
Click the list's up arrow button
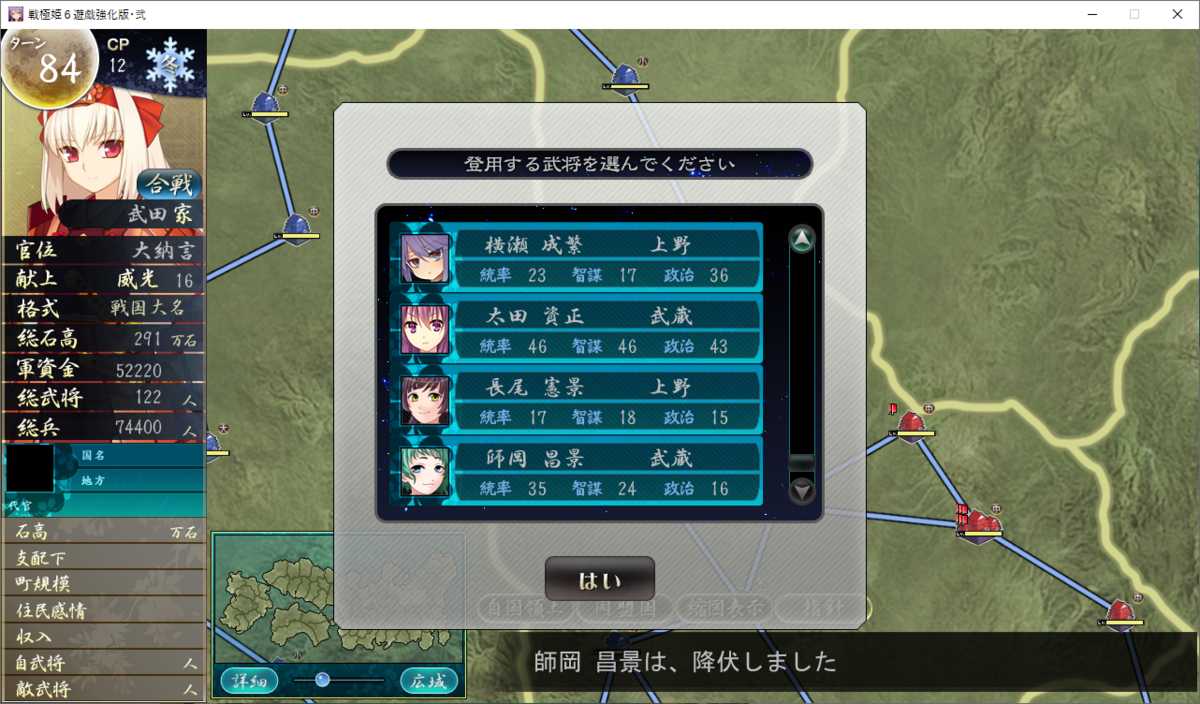tap(802, 239)
